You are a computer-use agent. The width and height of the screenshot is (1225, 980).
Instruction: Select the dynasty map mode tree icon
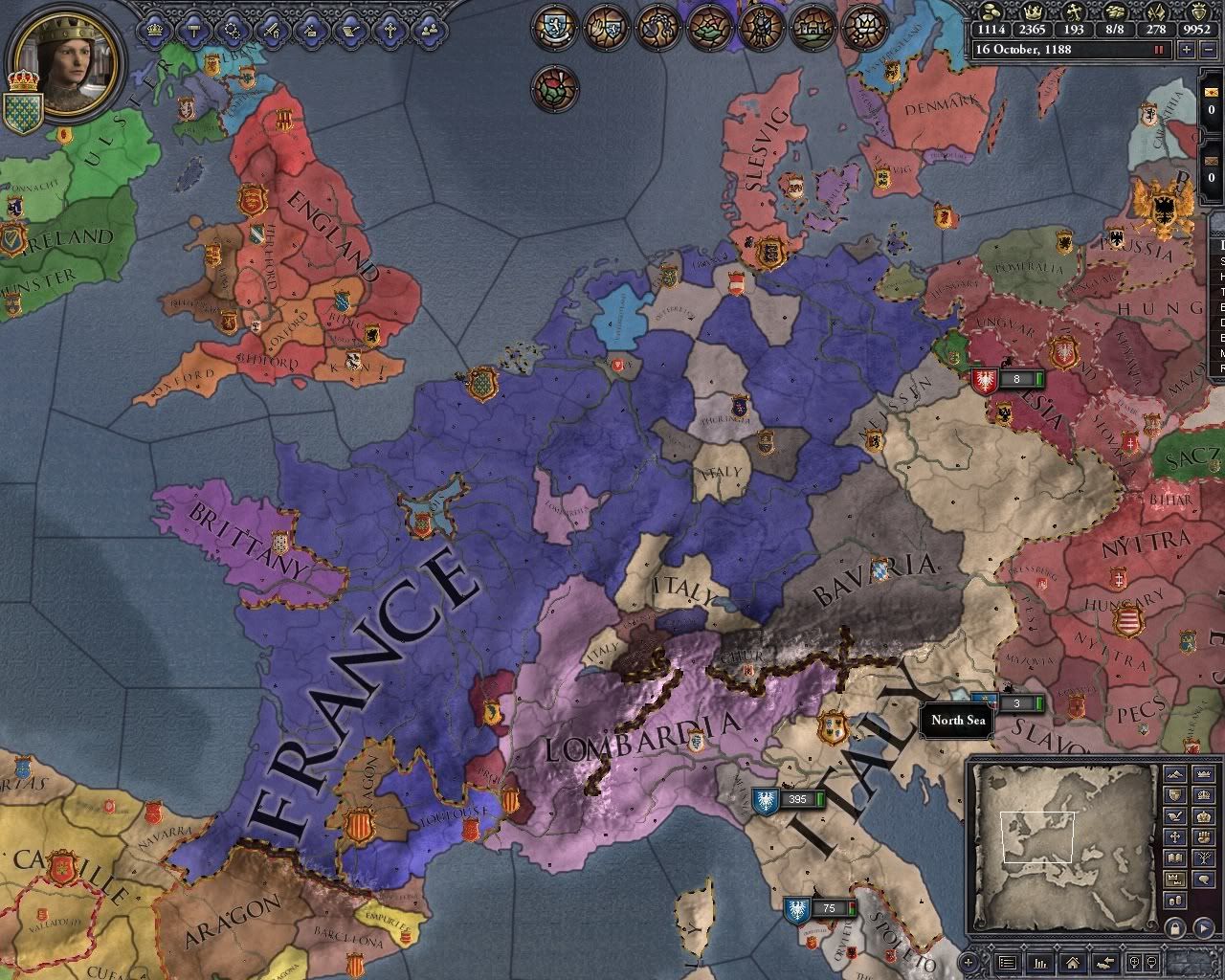[1203, 857]
